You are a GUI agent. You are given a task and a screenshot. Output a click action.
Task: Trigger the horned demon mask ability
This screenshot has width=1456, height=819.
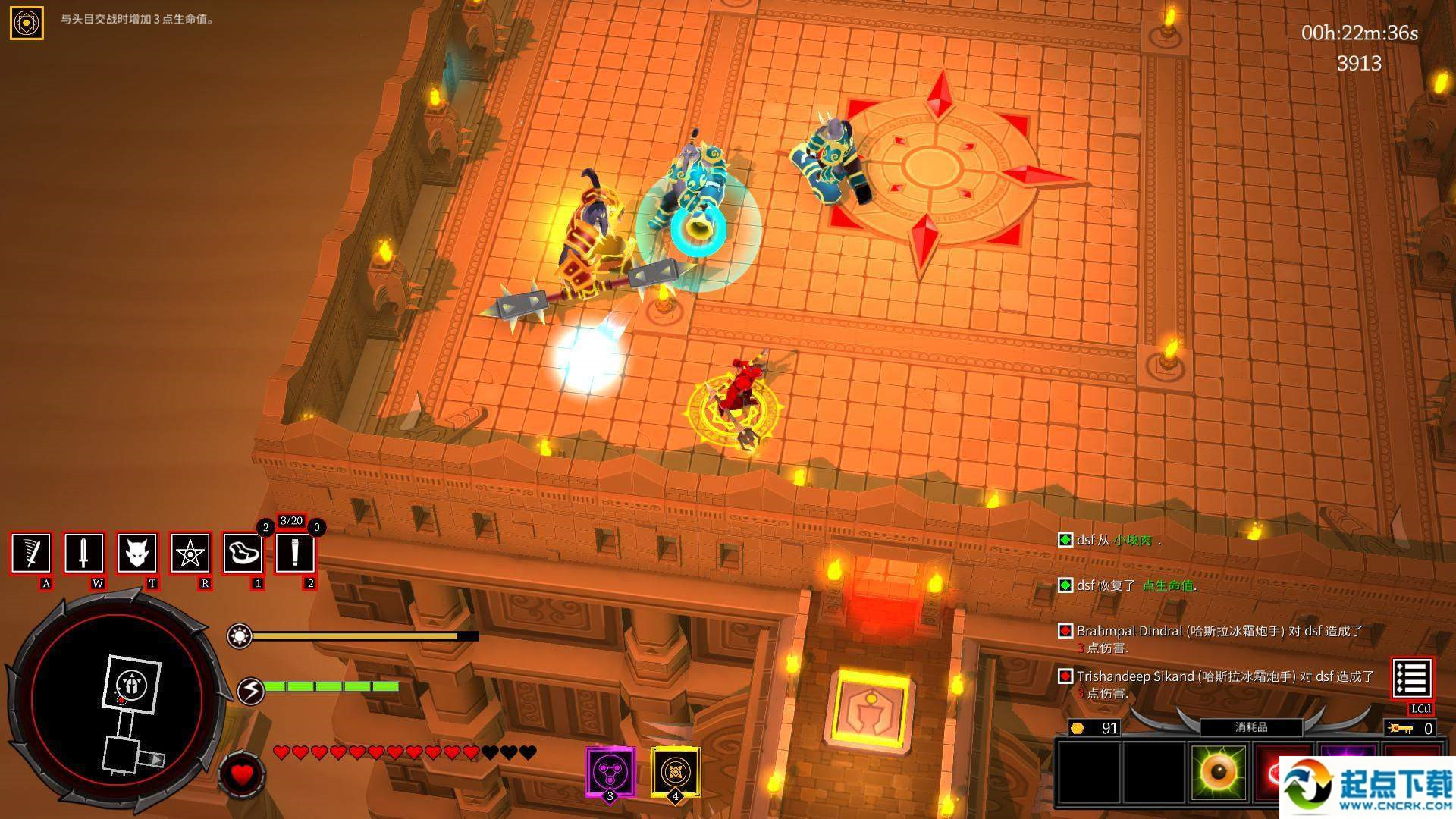click(x=137, y=553)
